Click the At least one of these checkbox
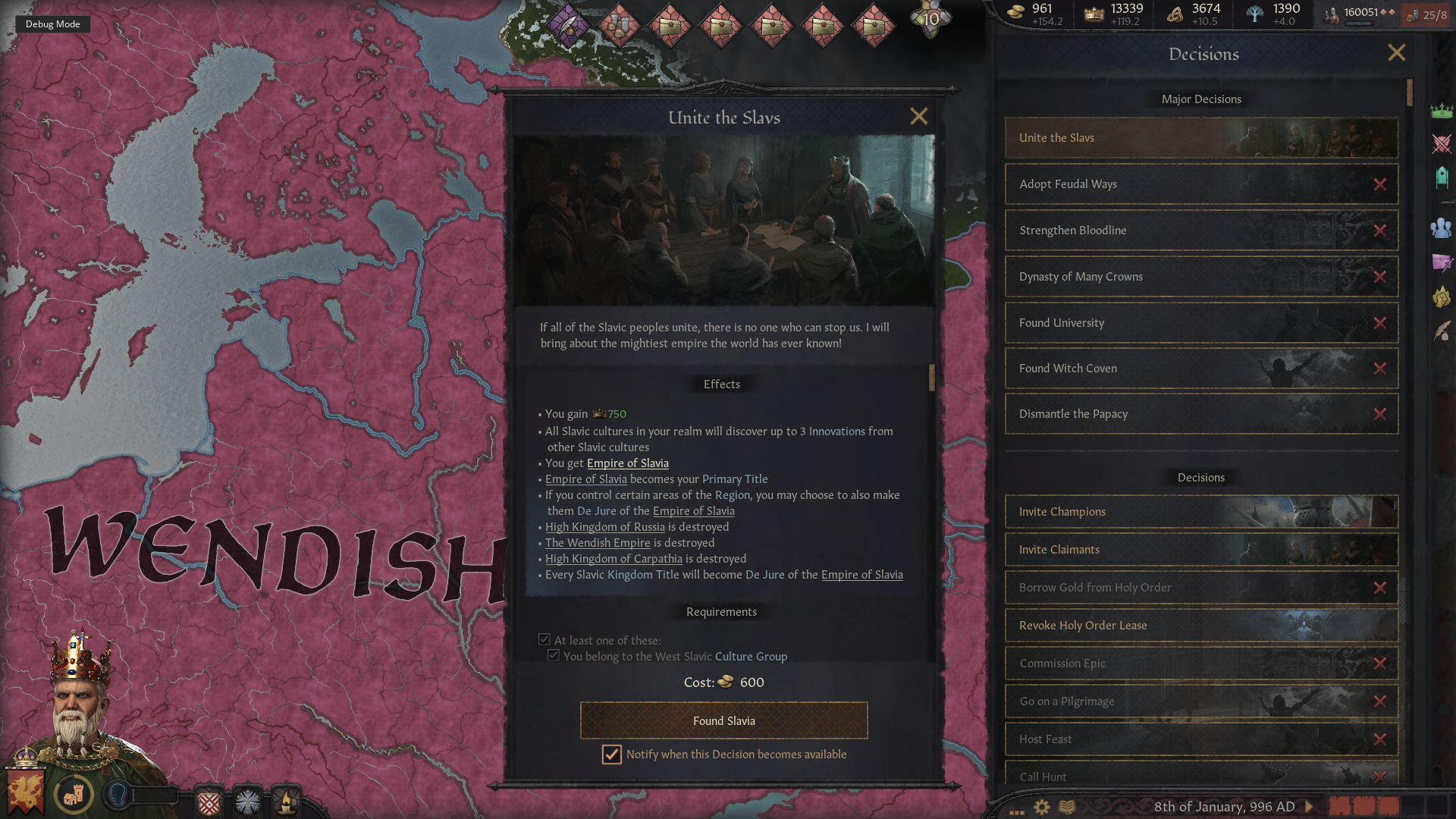1456x819 pixels. tap(544, 640)
